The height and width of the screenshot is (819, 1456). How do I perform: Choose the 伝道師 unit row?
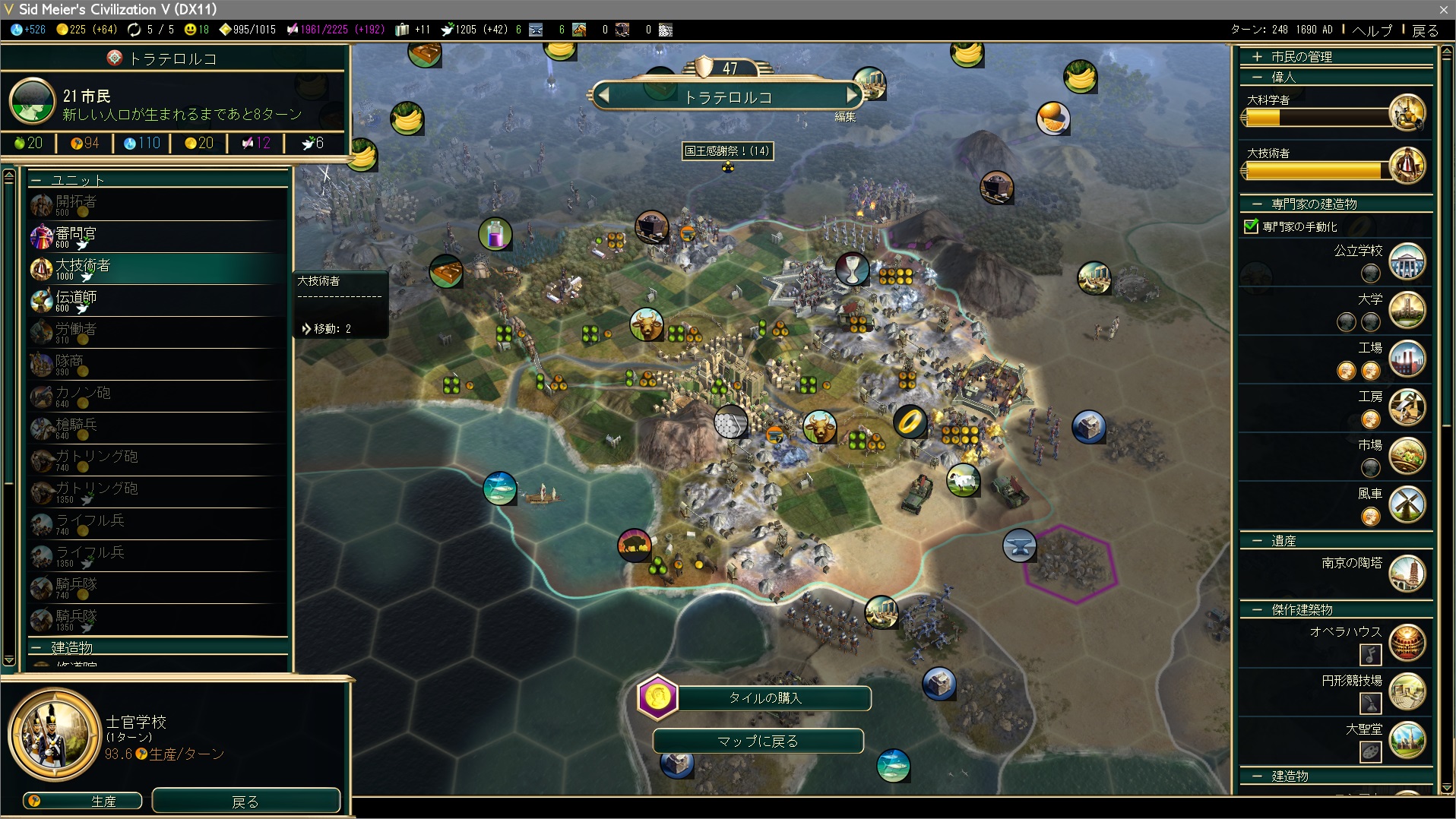(x=158, y=300)
